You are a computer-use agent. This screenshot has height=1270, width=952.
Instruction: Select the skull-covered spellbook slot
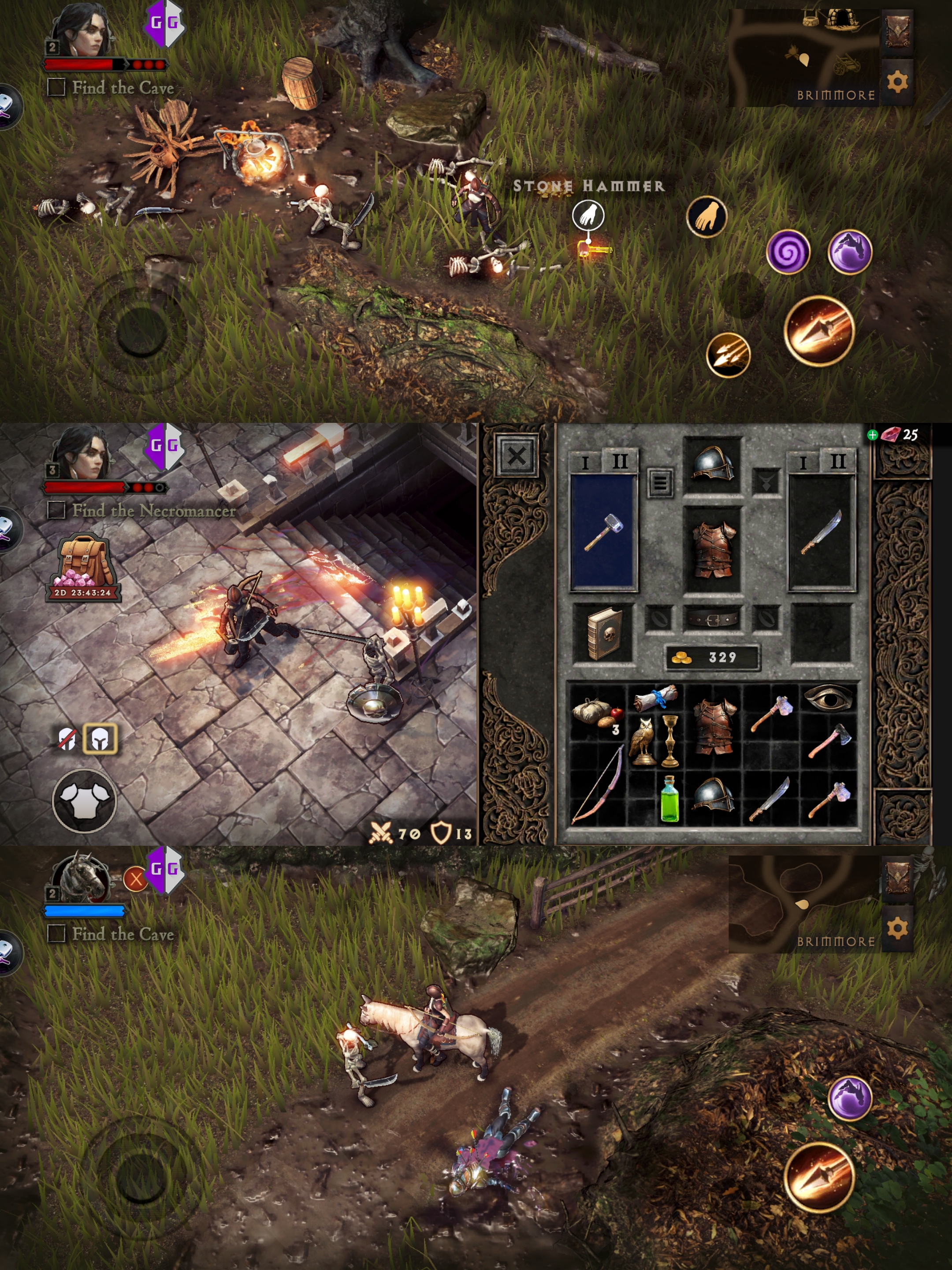(603, 633)
